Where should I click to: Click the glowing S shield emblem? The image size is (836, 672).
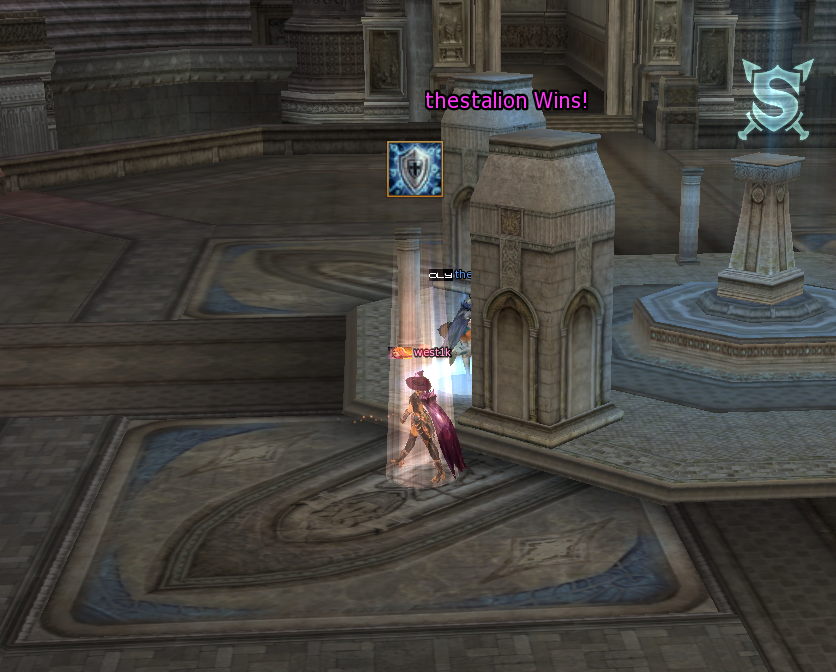(x=771, y=97)
